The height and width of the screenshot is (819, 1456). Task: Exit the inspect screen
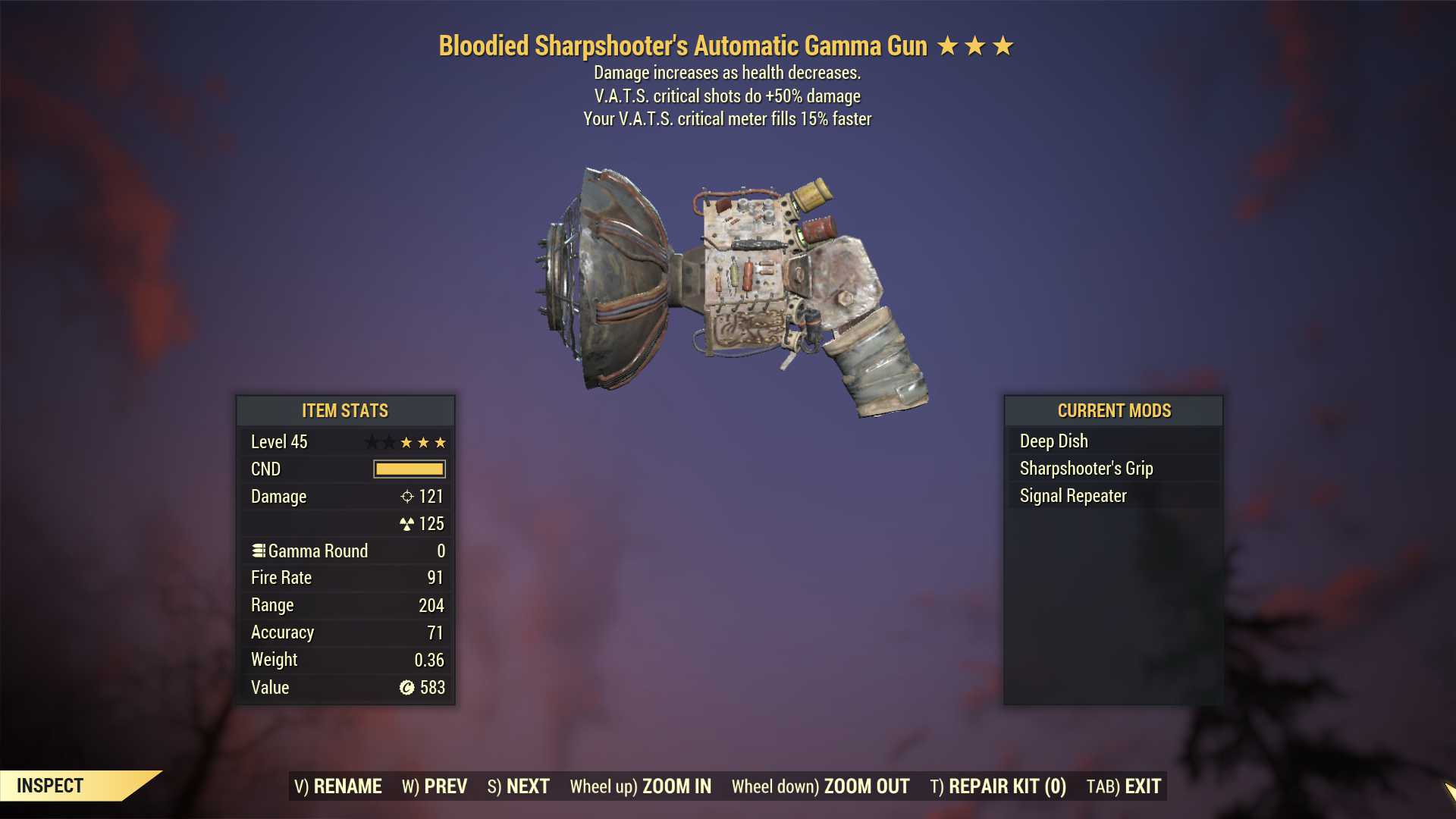[1124, 786]
